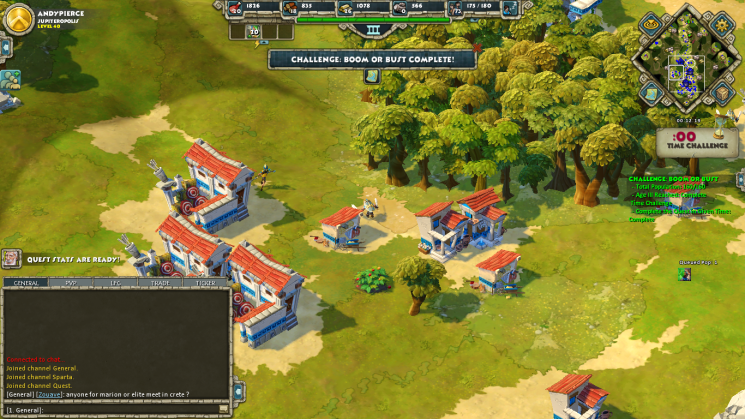The height and width of the screenshot is (419, 745).
Task: Show the Ticker chat tab
Action: (x=205, y=283)
